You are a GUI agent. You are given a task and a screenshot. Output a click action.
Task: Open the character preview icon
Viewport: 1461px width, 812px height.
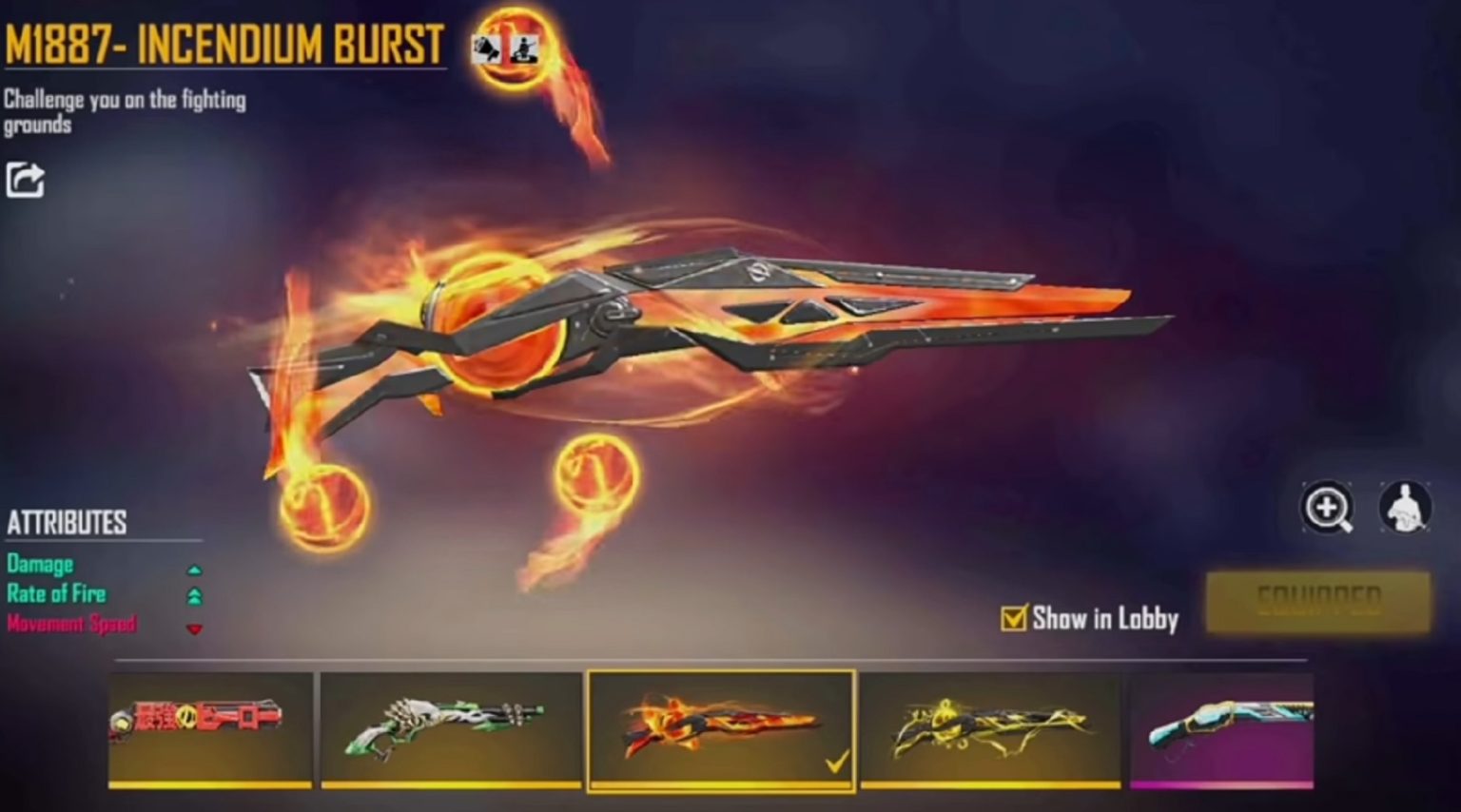pyautogui.click(x=1405, y=510)
